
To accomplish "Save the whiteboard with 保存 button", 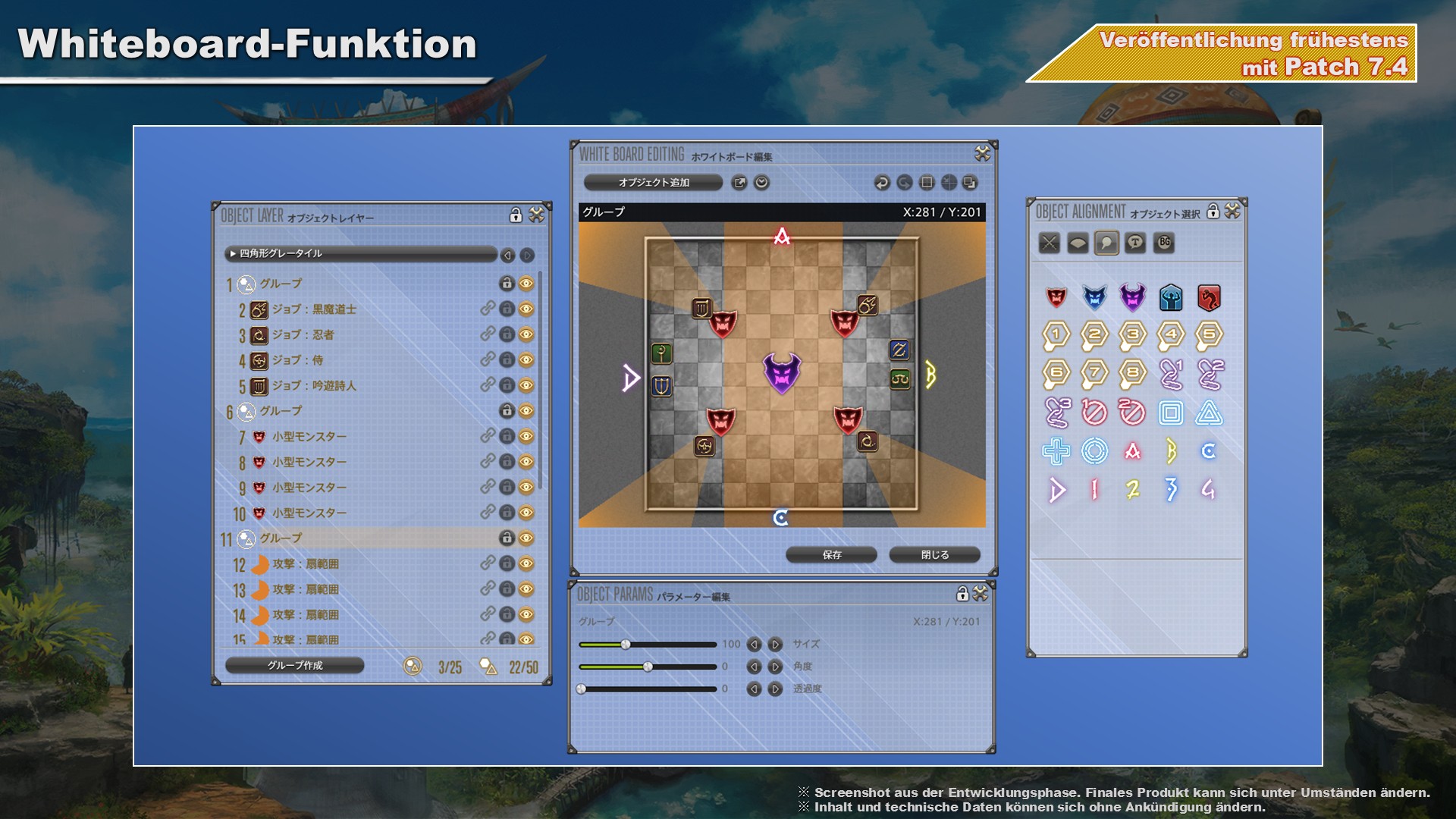I will [x=831, y=555].
